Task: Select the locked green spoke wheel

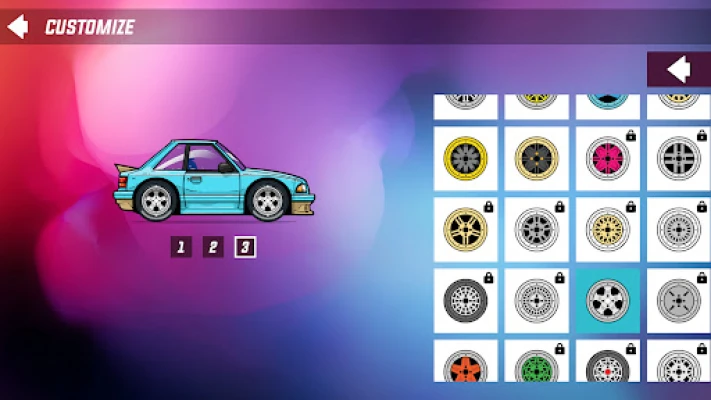Action: (537, 363)
